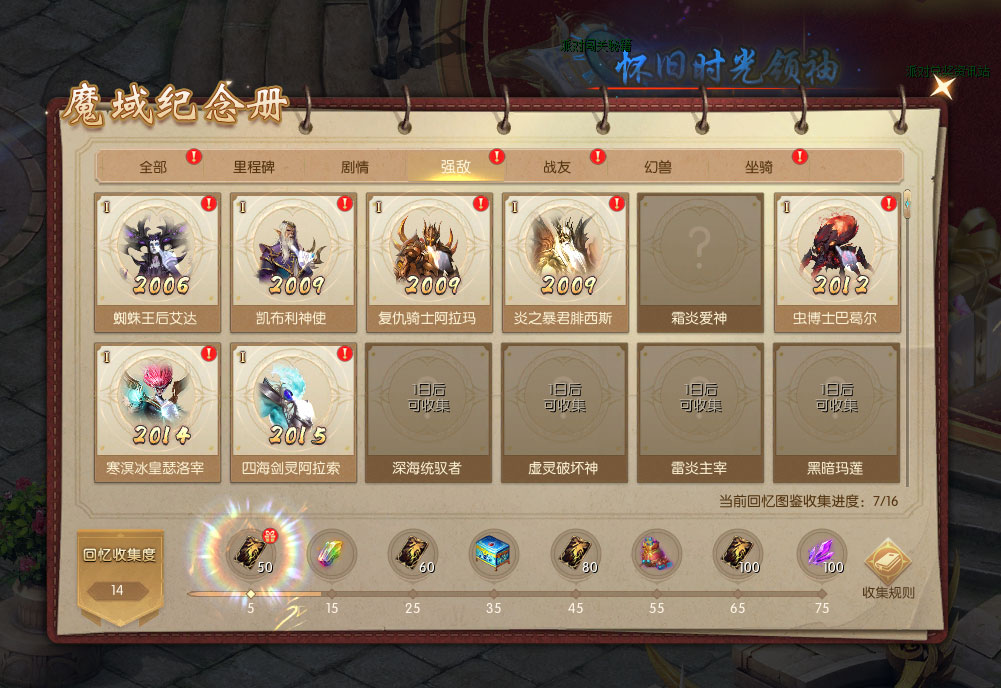
Task: Click the blue treasure chest reward
Action: pyautogui.click(x=494, y=553)
